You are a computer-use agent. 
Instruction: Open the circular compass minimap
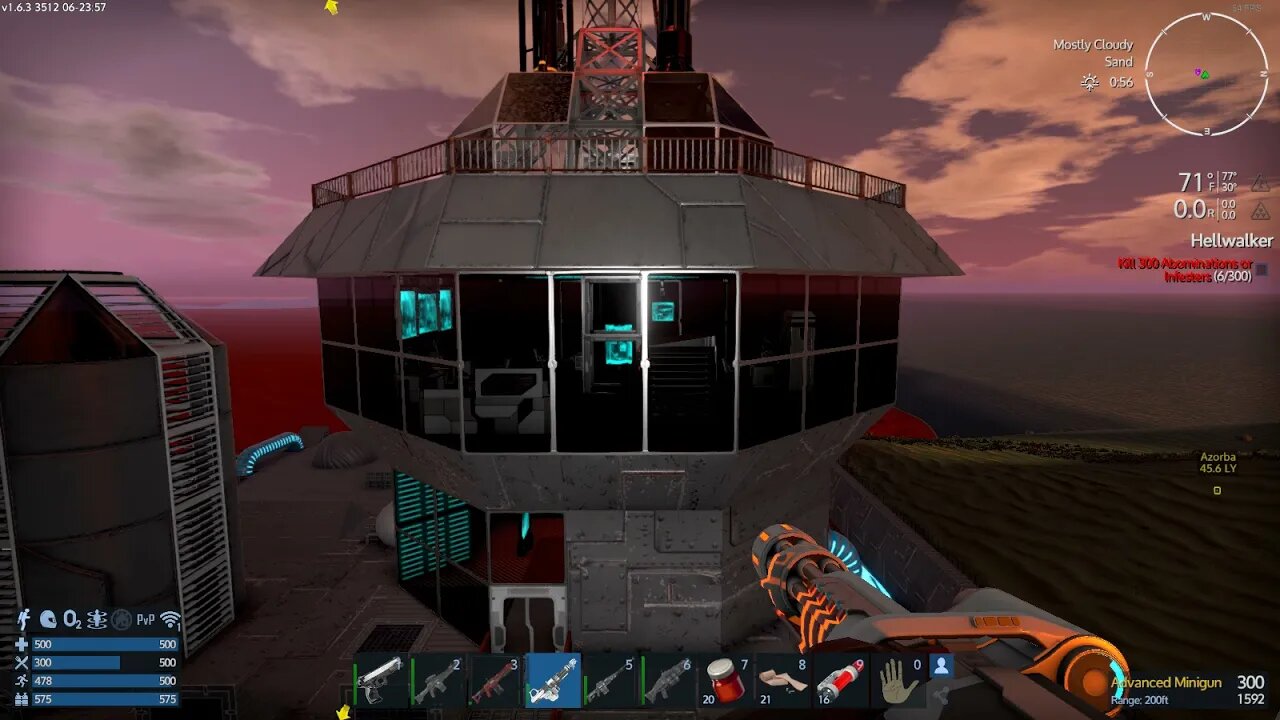click(x=1205, y=74)
